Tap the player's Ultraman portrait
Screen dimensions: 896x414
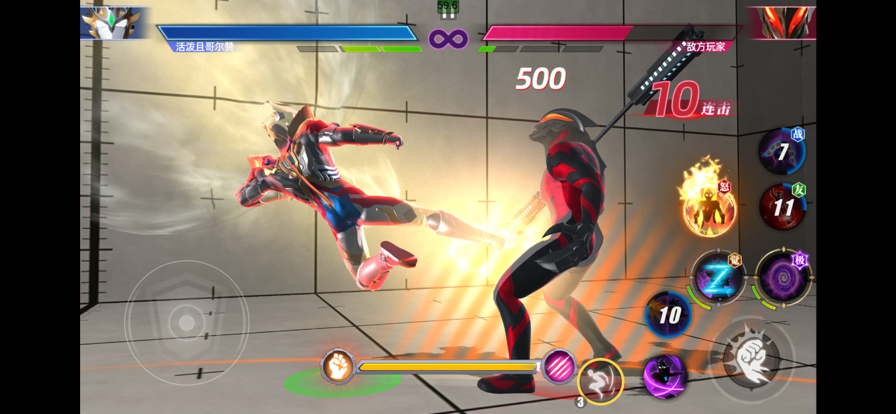[113, 22]
